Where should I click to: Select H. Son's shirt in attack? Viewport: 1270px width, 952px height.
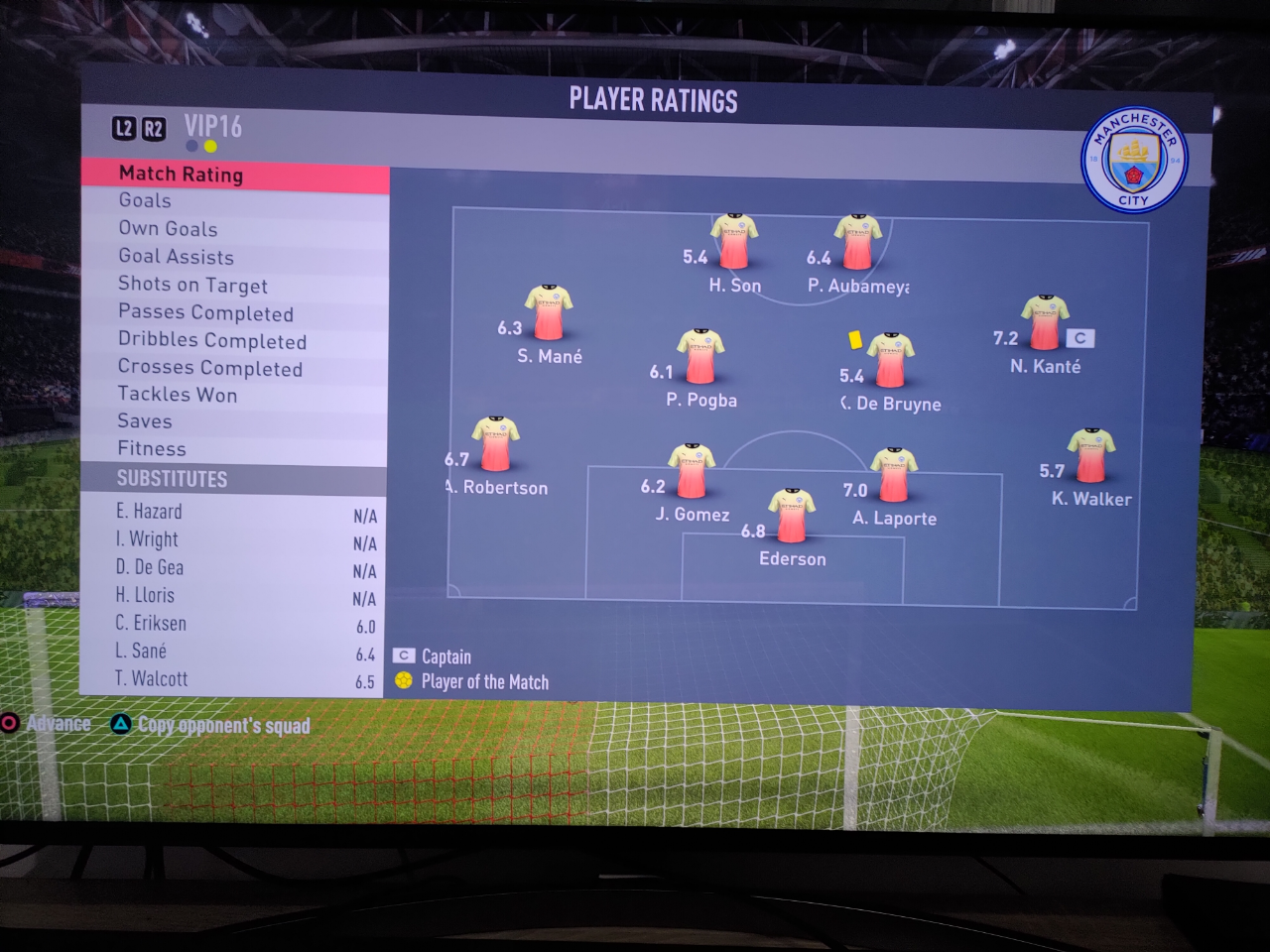pos(734,241)
